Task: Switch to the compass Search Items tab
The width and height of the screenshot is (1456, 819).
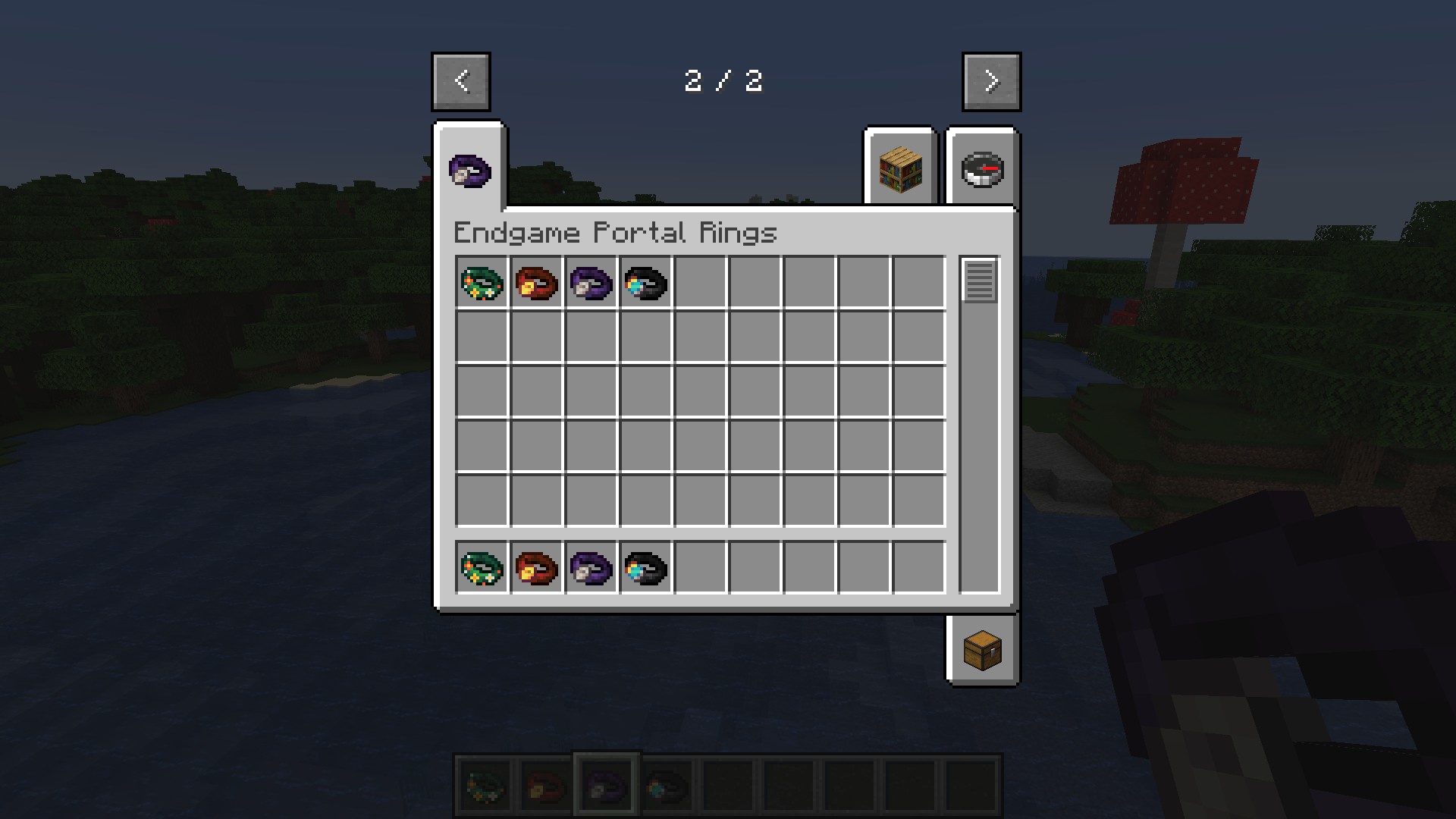Action: click(x=982, y=168)
